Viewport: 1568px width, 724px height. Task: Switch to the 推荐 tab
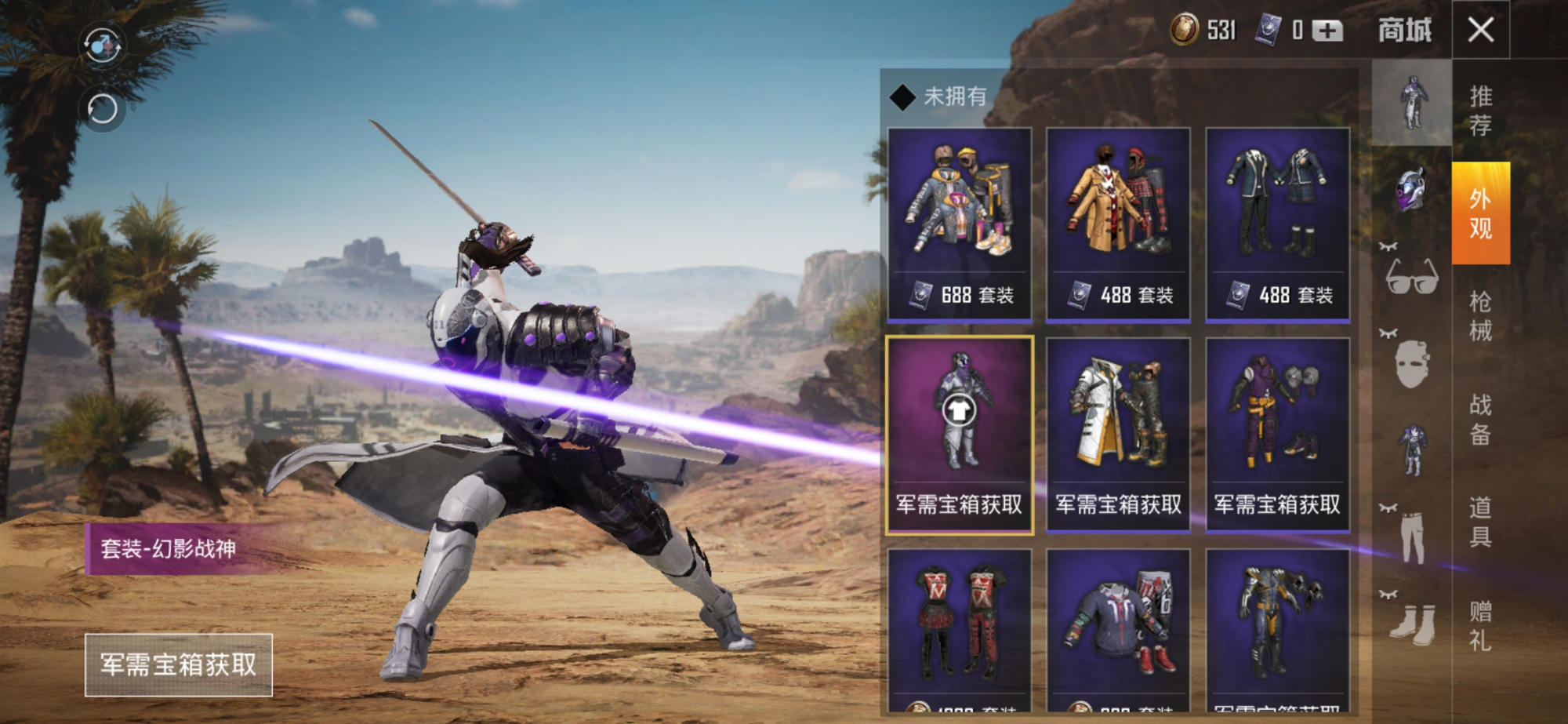[1480, 111]
